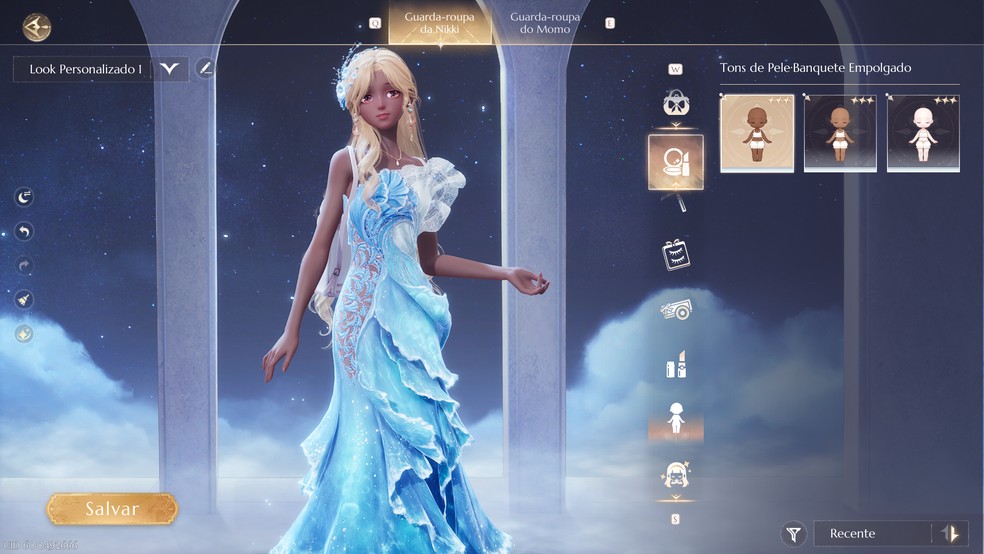Screen dimensions: 984x554
Task: Expand the Look Personalizado 1 dropdown
Action: pos(170,69)
